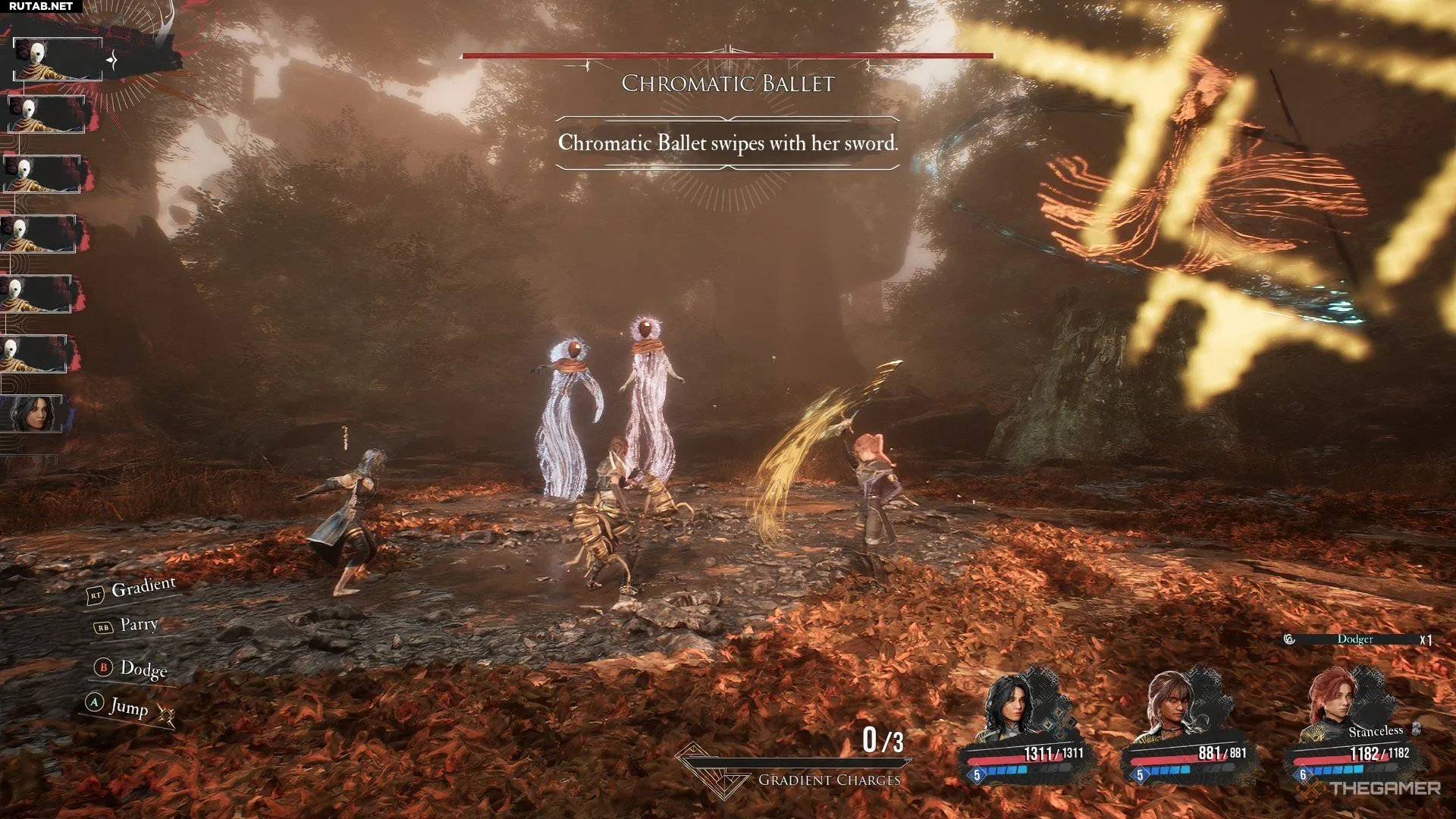Click the RUTAB.NET watermark
Viewport: 1456px width, 819px height.
click(41, 6)
